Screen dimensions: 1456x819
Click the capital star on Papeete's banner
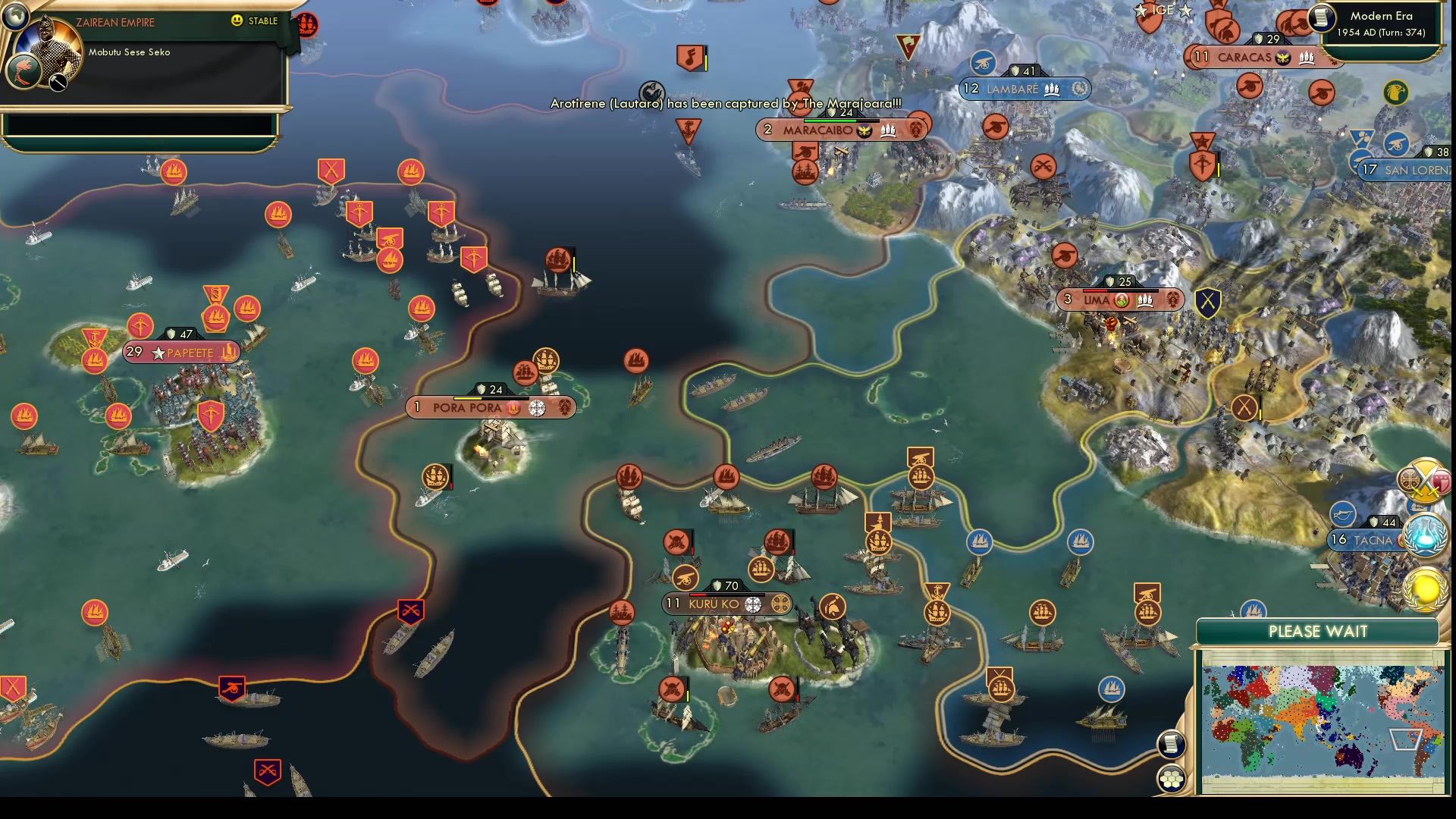158,353
